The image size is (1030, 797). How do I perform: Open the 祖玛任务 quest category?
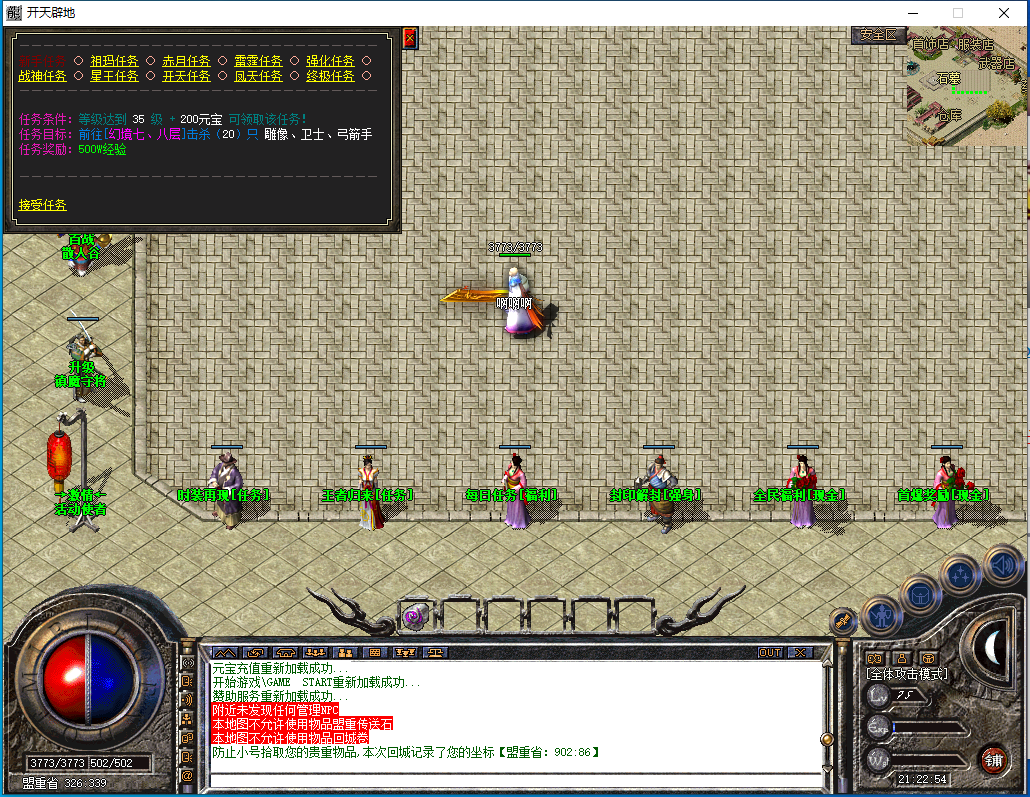114,61
